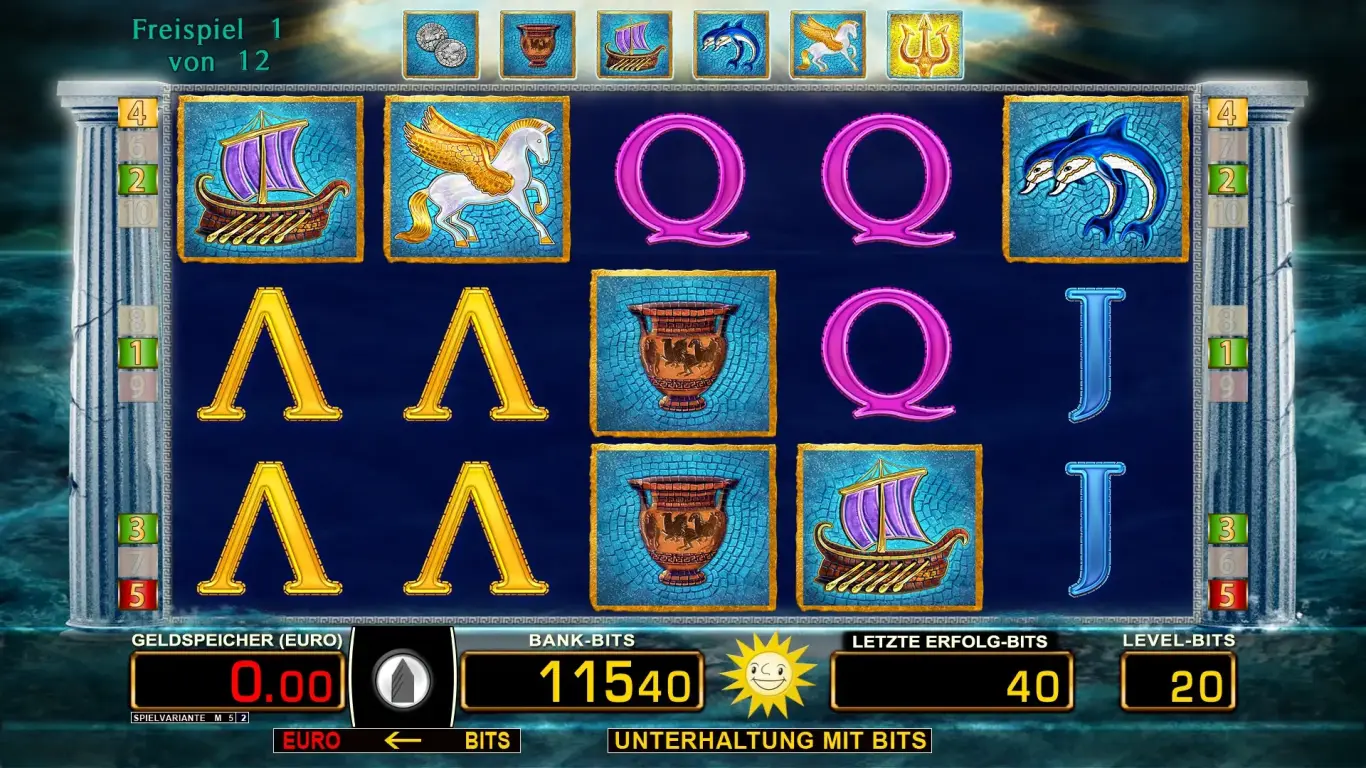Tap the smiling Merkur sun logo
Image resolution: width=1366 pixels, height=768 pixels.
pos(767,674)
